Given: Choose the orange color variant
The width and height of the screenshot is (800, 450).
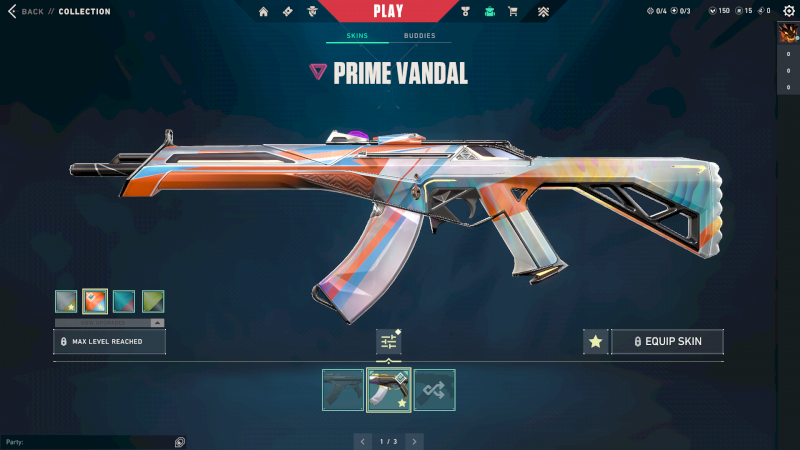Looking at the screenshot, I should pyautogui.click(x=95, y=301).
